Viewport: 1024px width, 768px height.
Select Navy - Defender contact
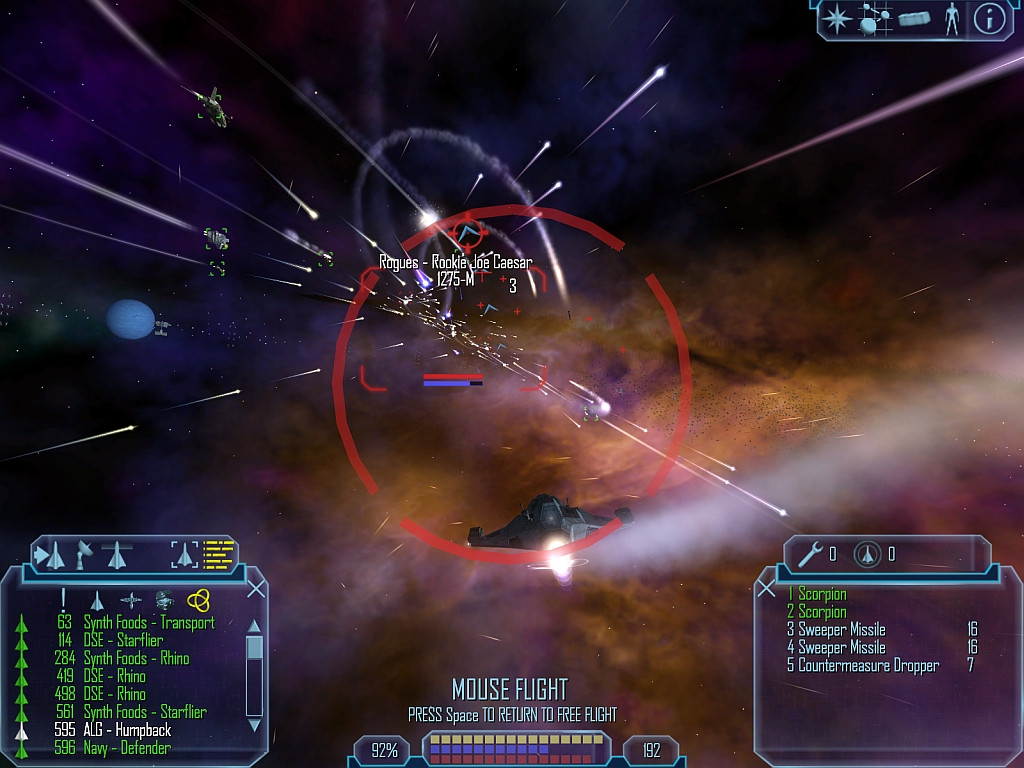click(x=127, y=748)
